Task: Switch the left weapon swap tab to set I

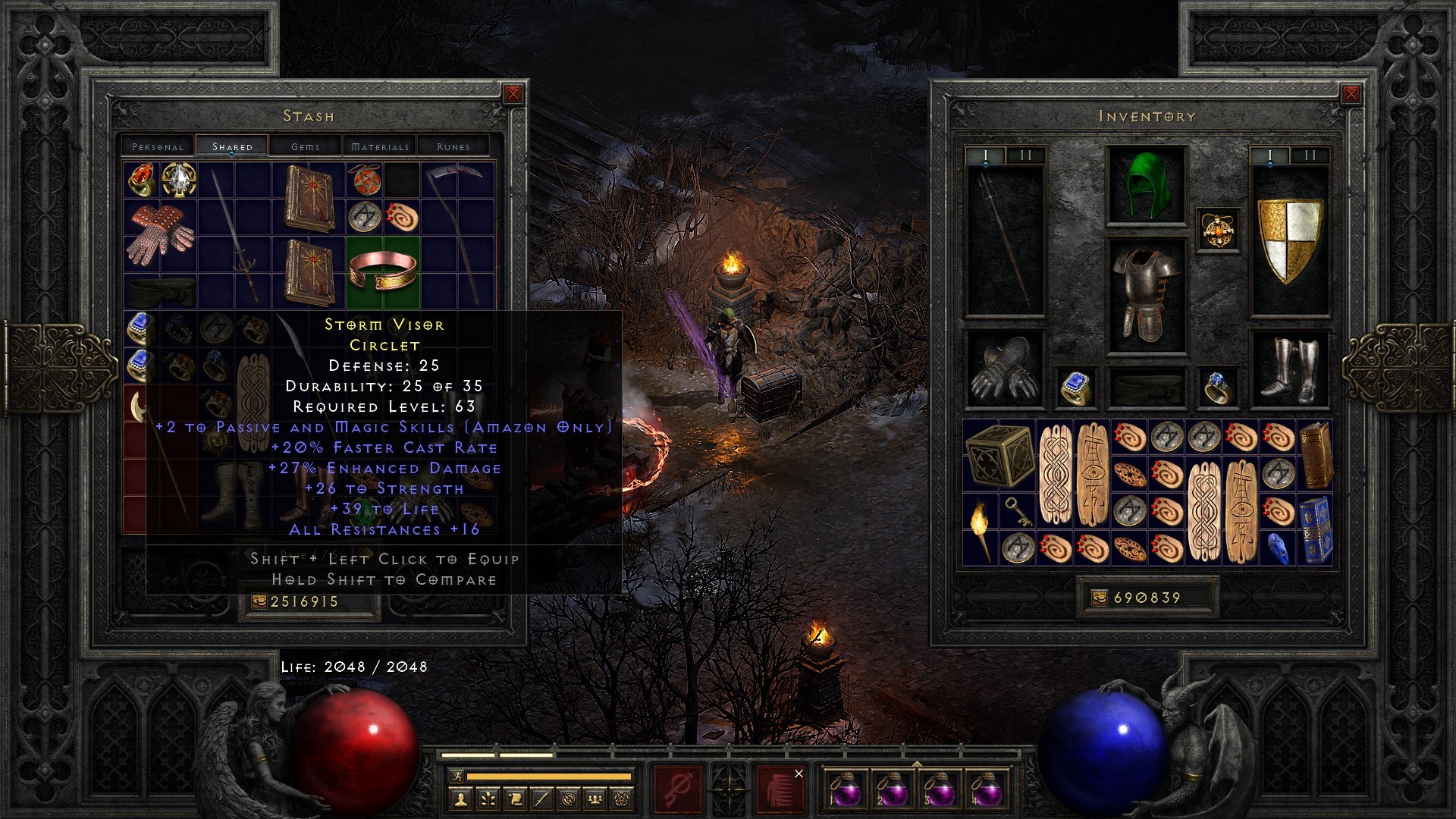Action: tap(984, 154)
